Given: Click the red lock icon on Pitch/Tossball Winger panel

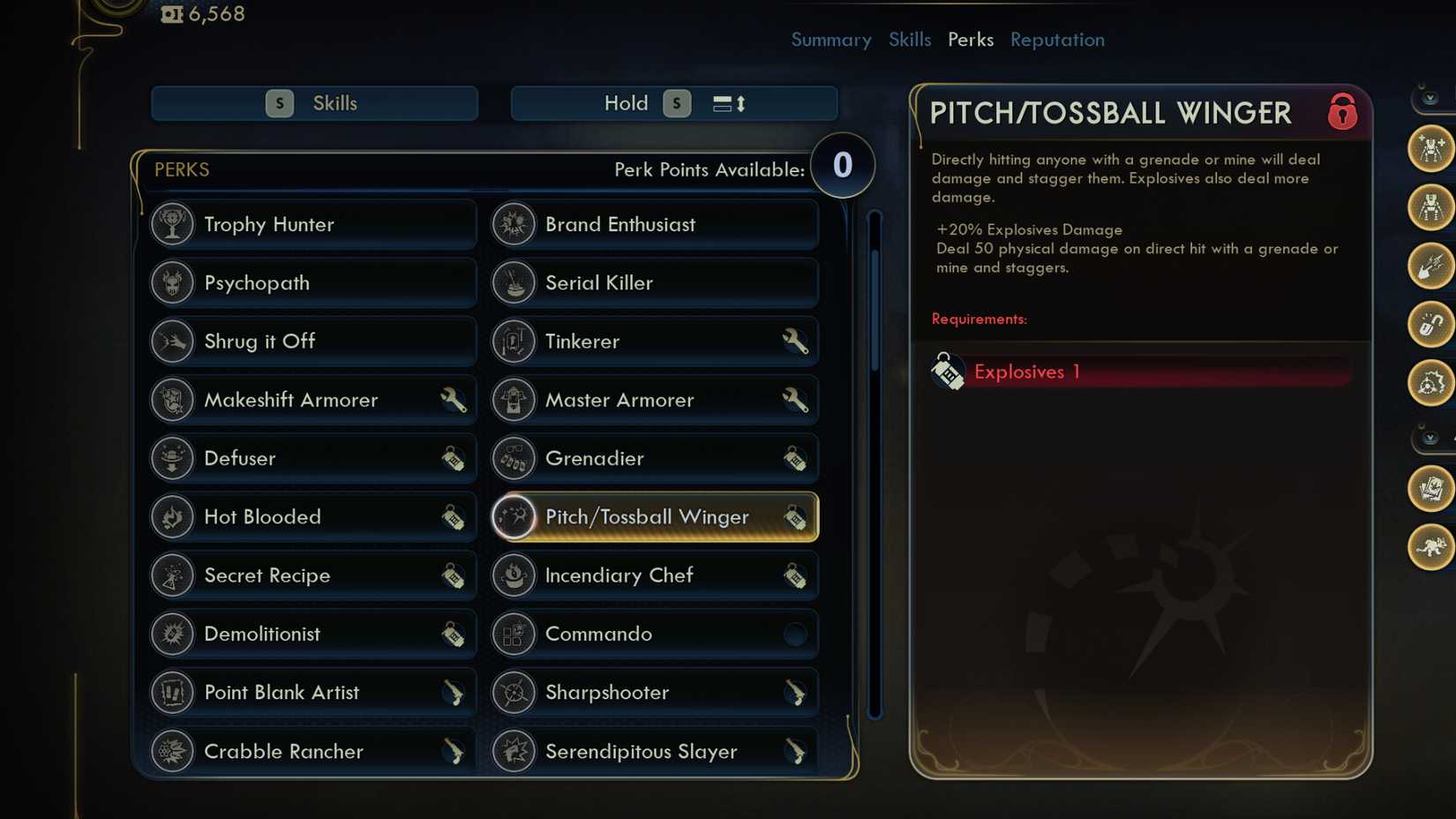Looking at the screenshot, I should (1342, 113).
